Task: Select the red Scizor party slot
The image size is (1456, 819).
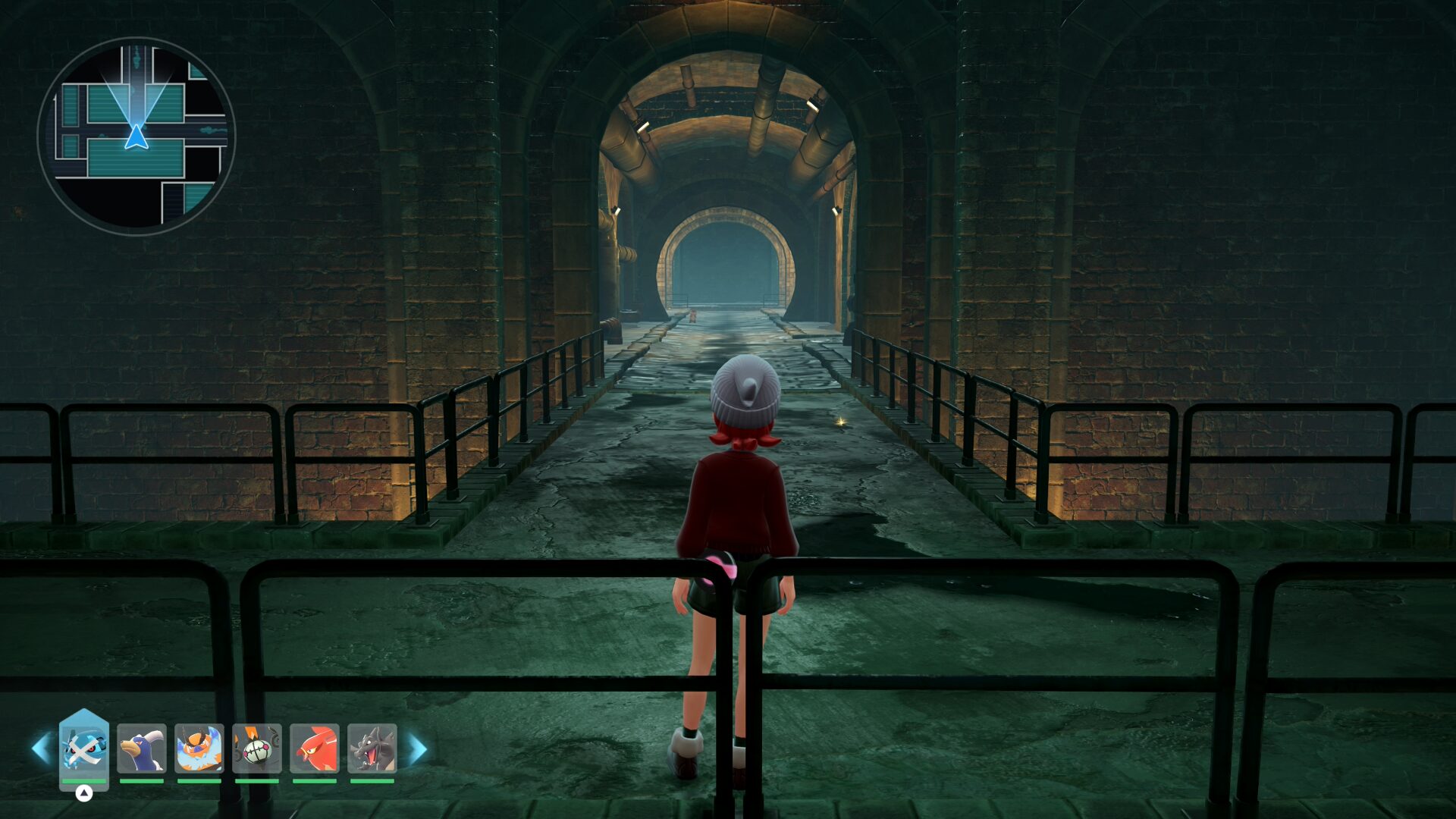Action: [x=315, y=748]
